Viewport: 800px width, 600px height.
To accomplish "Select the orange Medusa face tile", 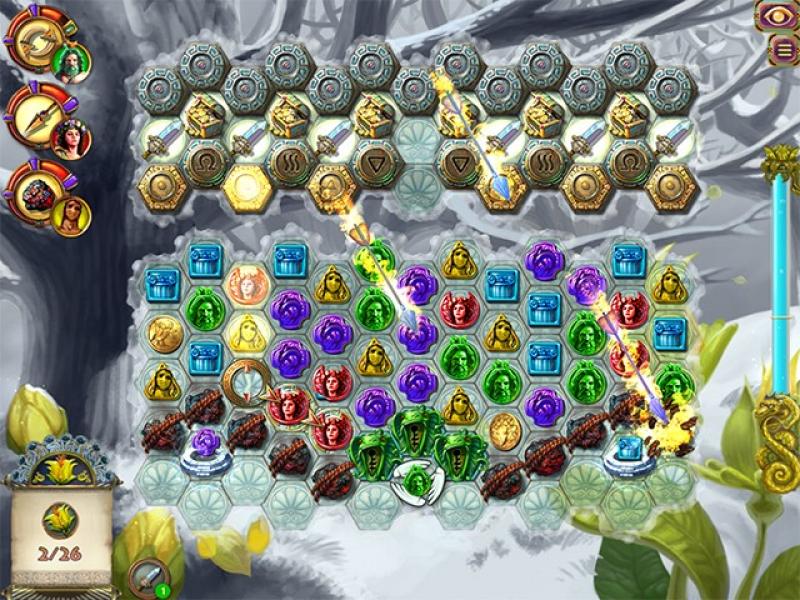I will [x=246, y=284].
